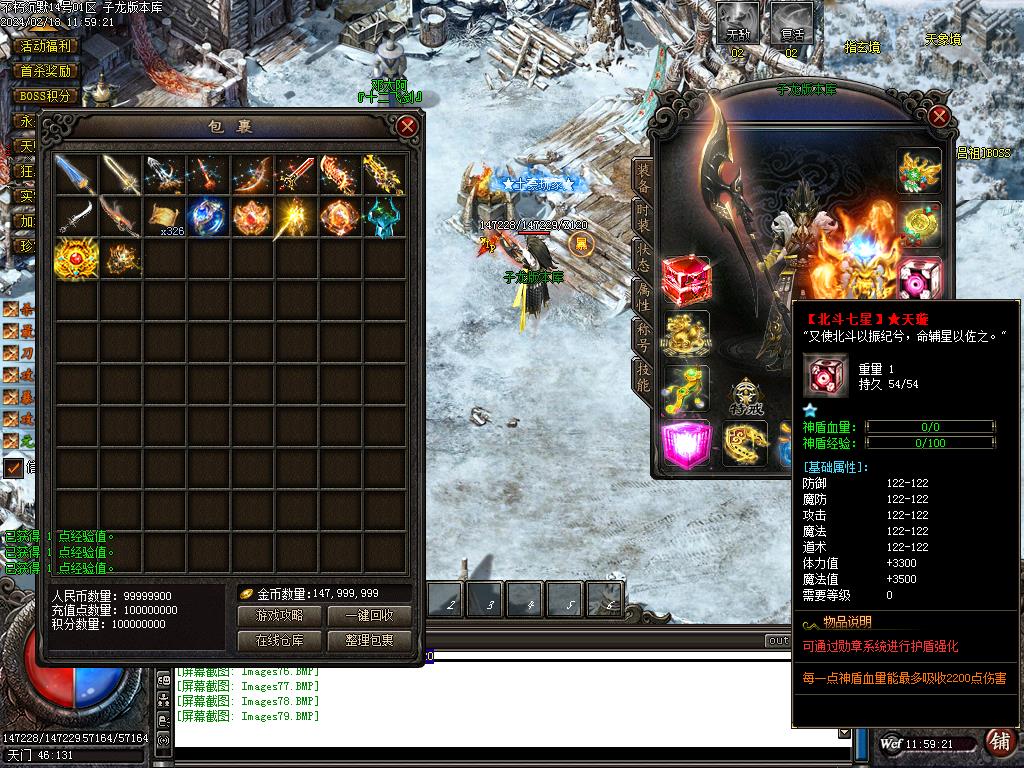Open the 活动福利 event rewards menu
The width and height of the screenshot is (1024, 768).
pos(45,46)
